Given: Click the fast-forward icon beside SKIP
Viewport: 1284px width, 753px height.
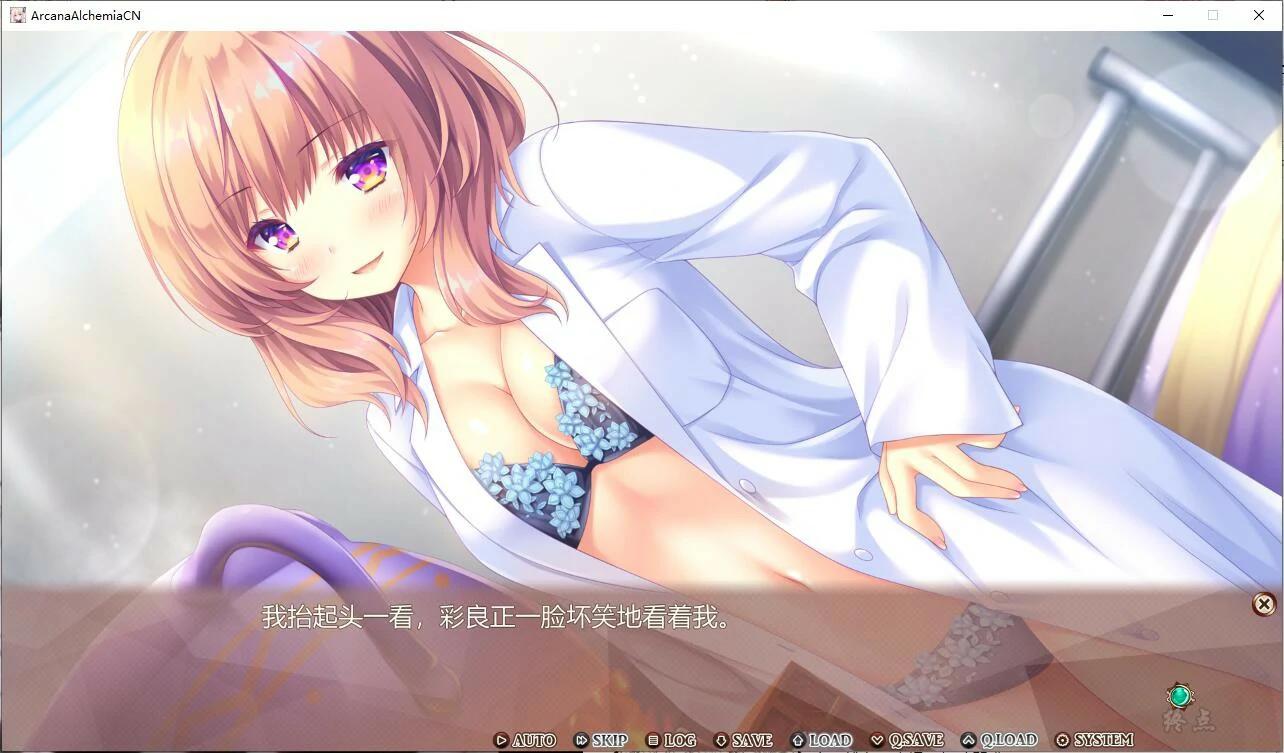Looking at the screenshot, I should pyautogui.click(x=580, y=740).
